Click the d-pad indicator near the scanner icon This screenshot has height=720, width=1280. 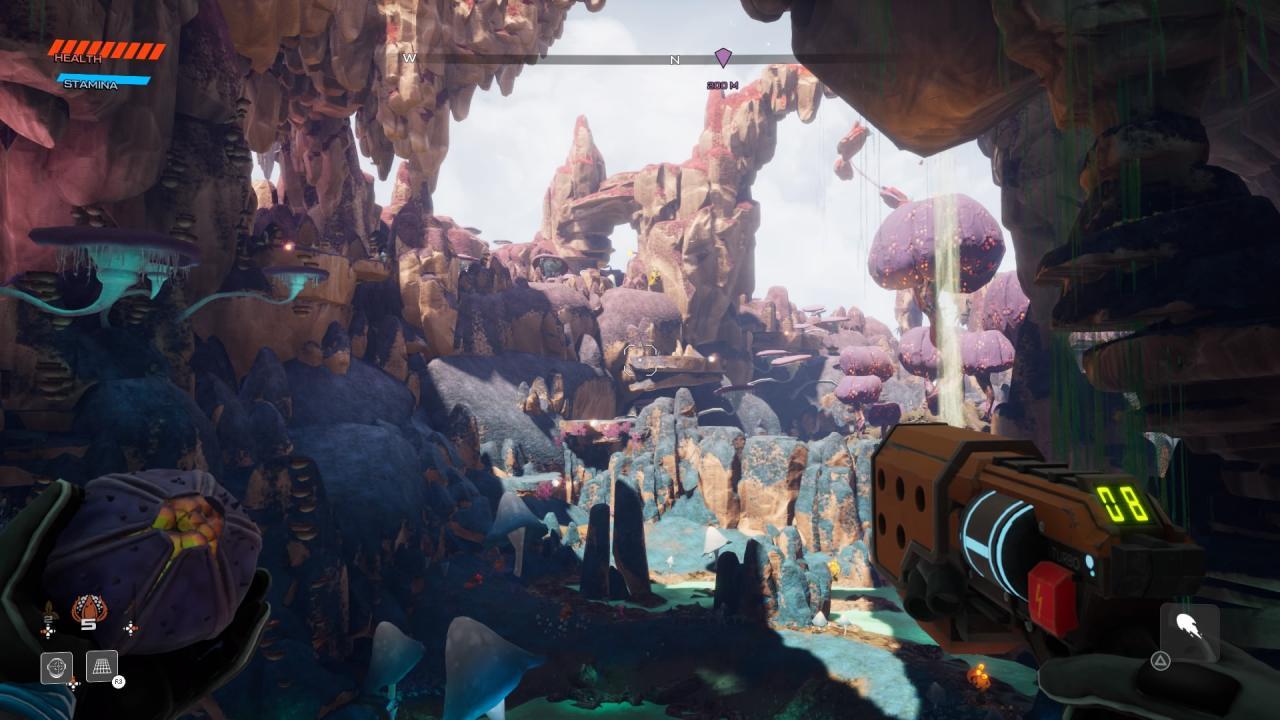tap(74, 685)
